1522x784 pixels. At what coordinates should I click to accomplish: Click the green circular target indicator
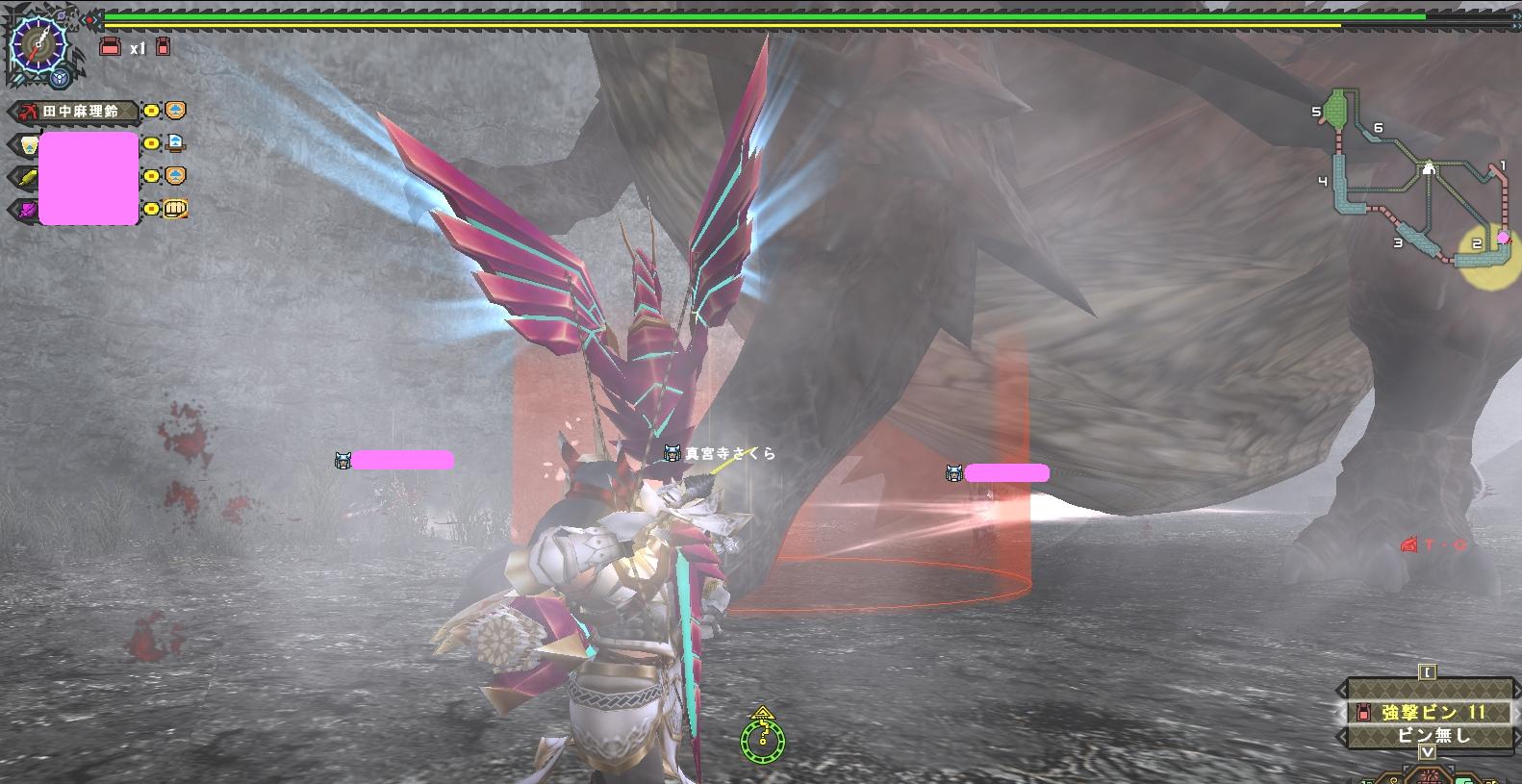pyautogui.click(x=762, y=739)
